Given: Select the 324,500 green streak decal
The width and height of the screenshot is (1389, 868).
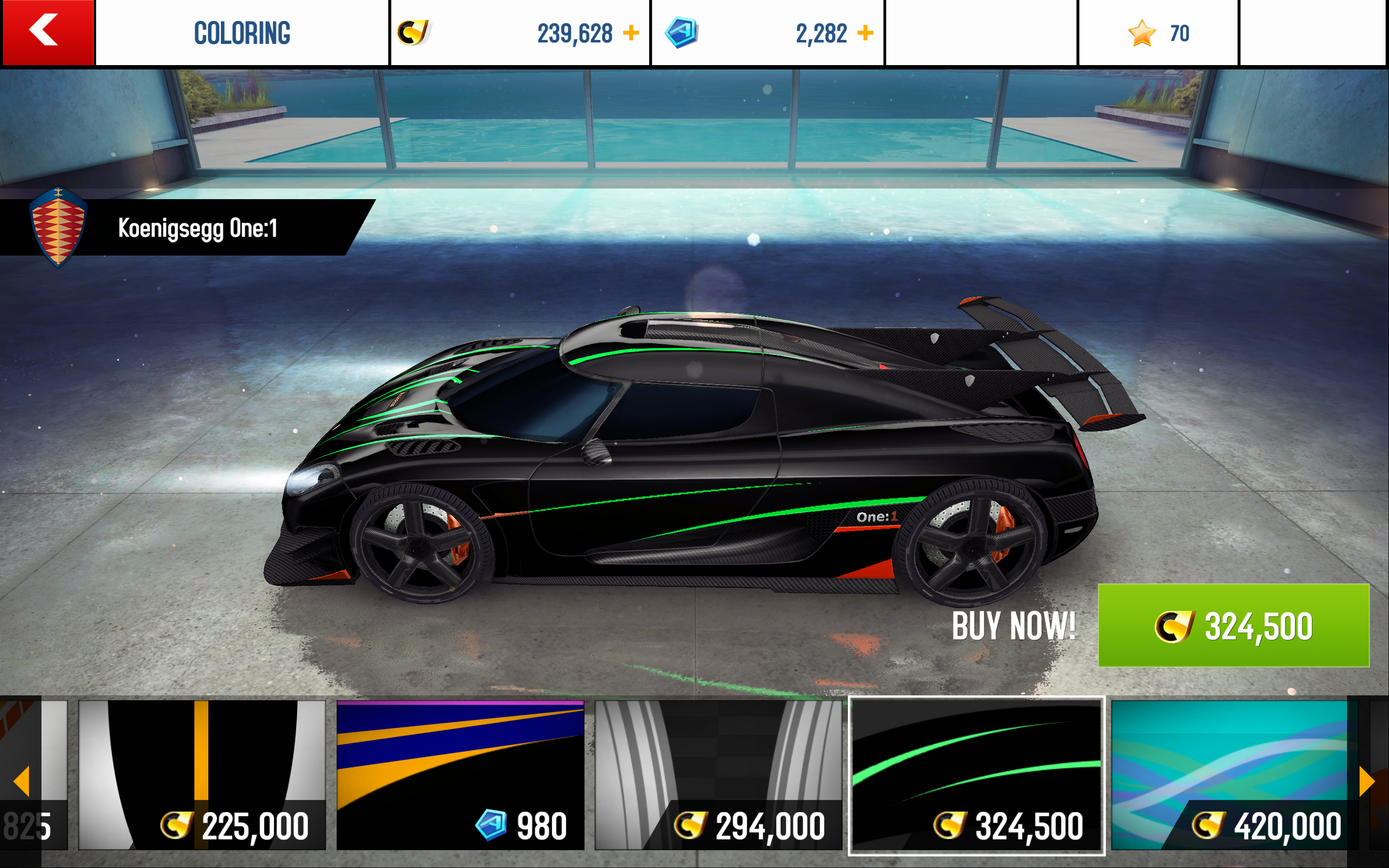Looking at the screenshot, I should click(976, 774).
